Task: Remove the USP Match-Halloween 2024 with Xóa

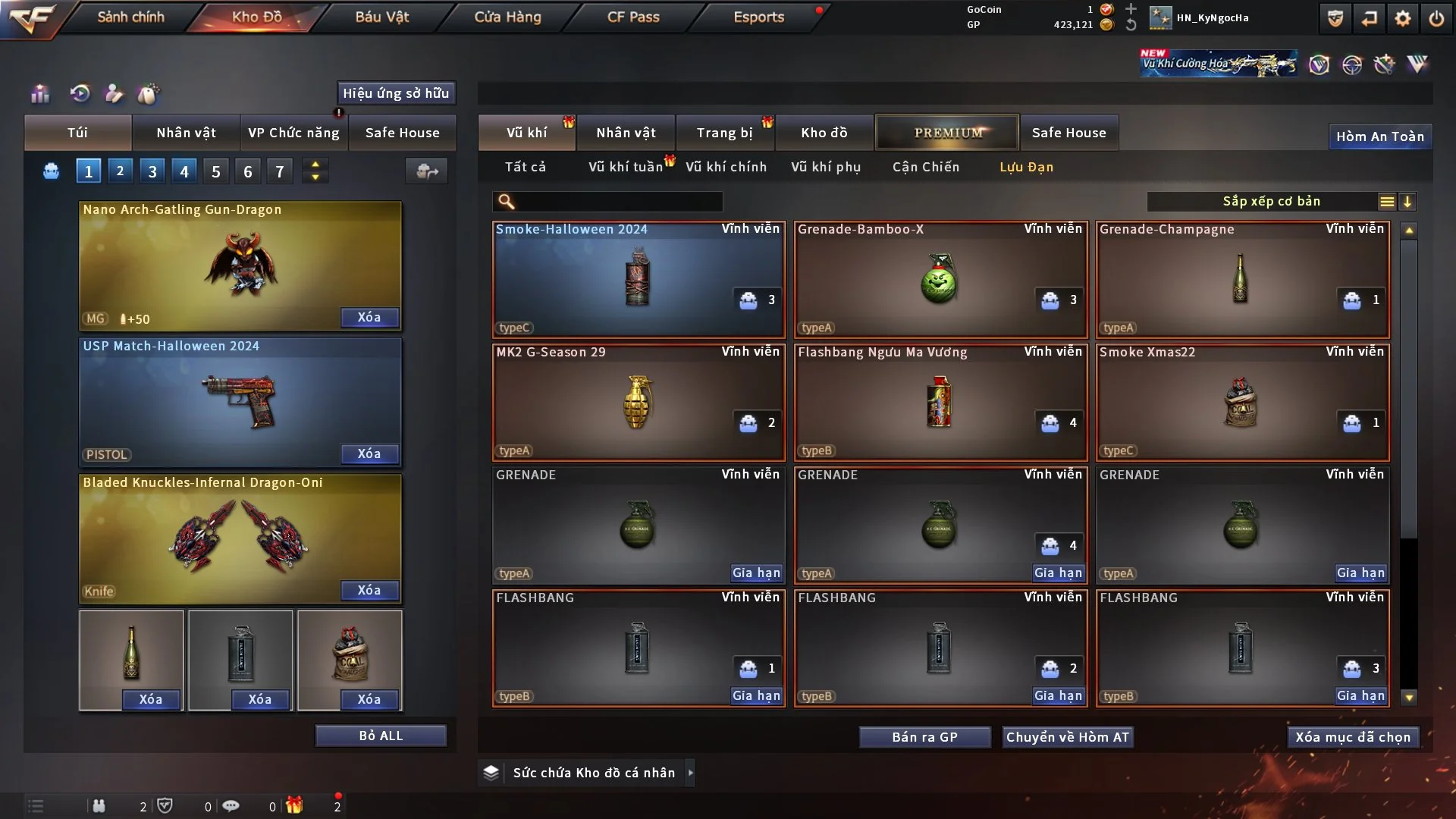Action: click(369, 453)
